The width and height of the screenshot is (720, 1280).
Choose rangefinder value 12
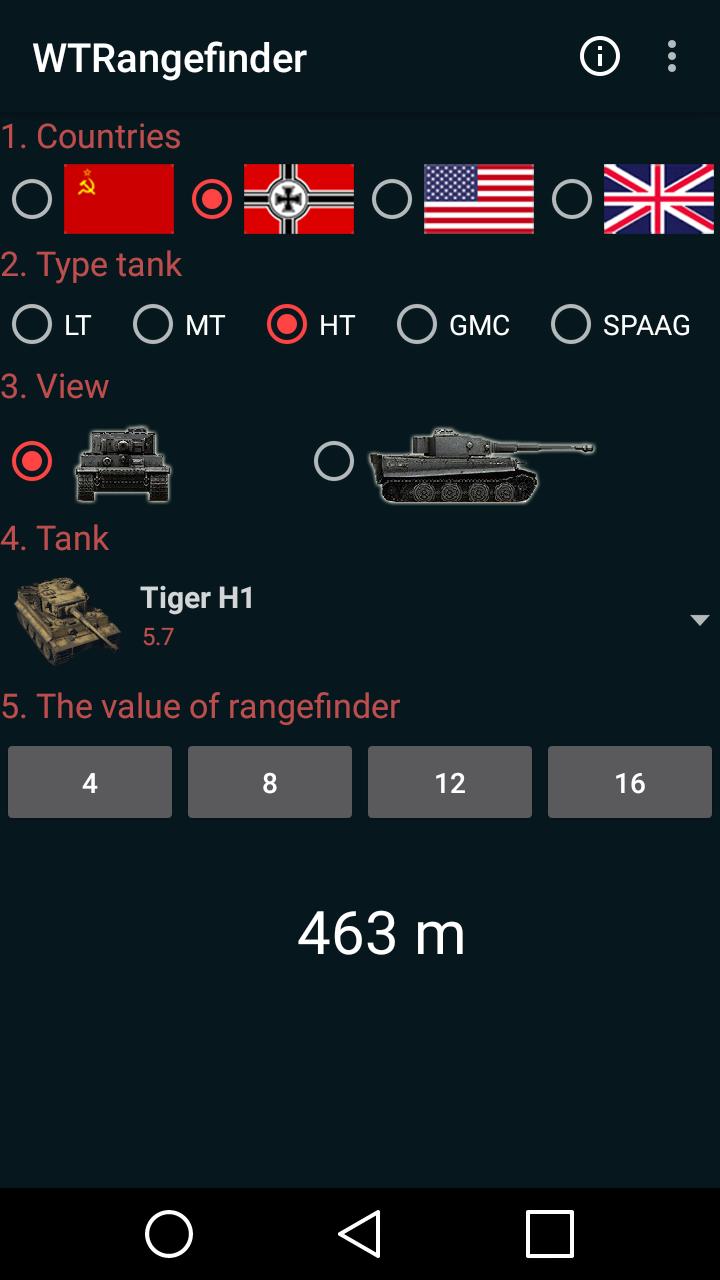coord(450,782)
